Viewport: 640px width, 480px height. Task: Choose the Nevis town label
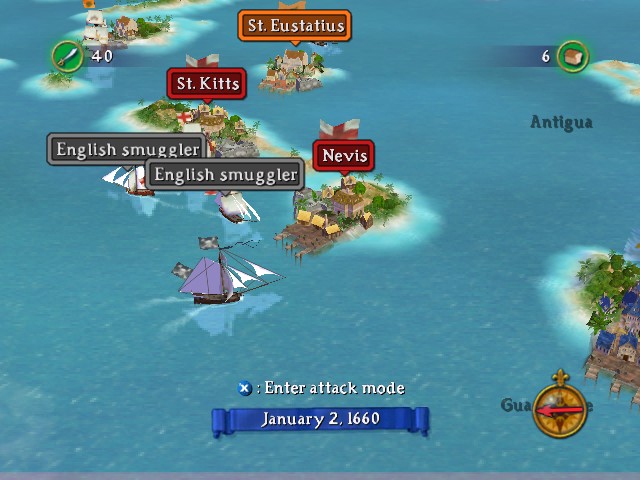point(344,156)
